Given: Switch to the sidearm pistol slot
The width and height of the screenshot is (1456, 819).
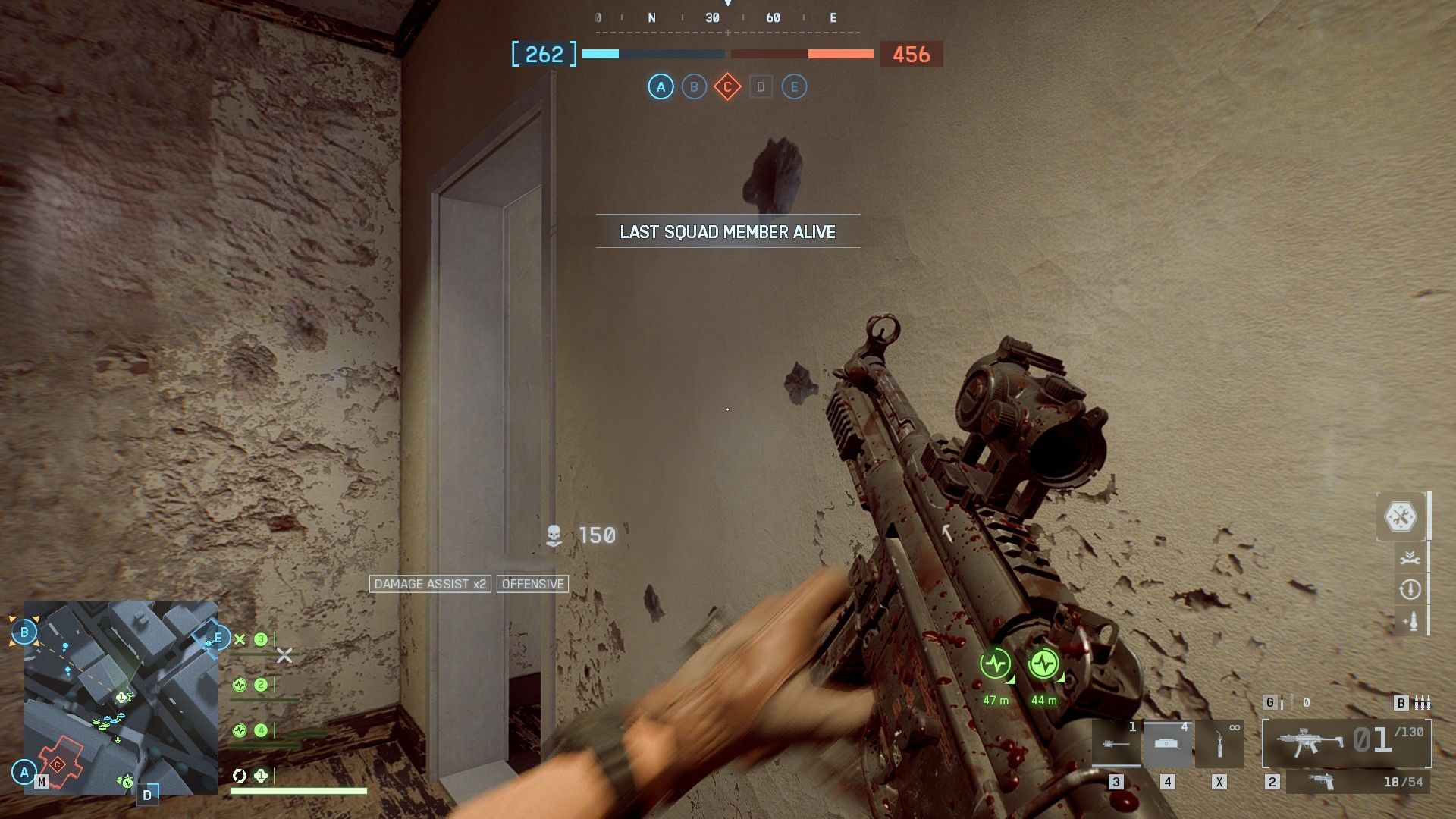Looking at the screenshot, I should click(1357, 782).
